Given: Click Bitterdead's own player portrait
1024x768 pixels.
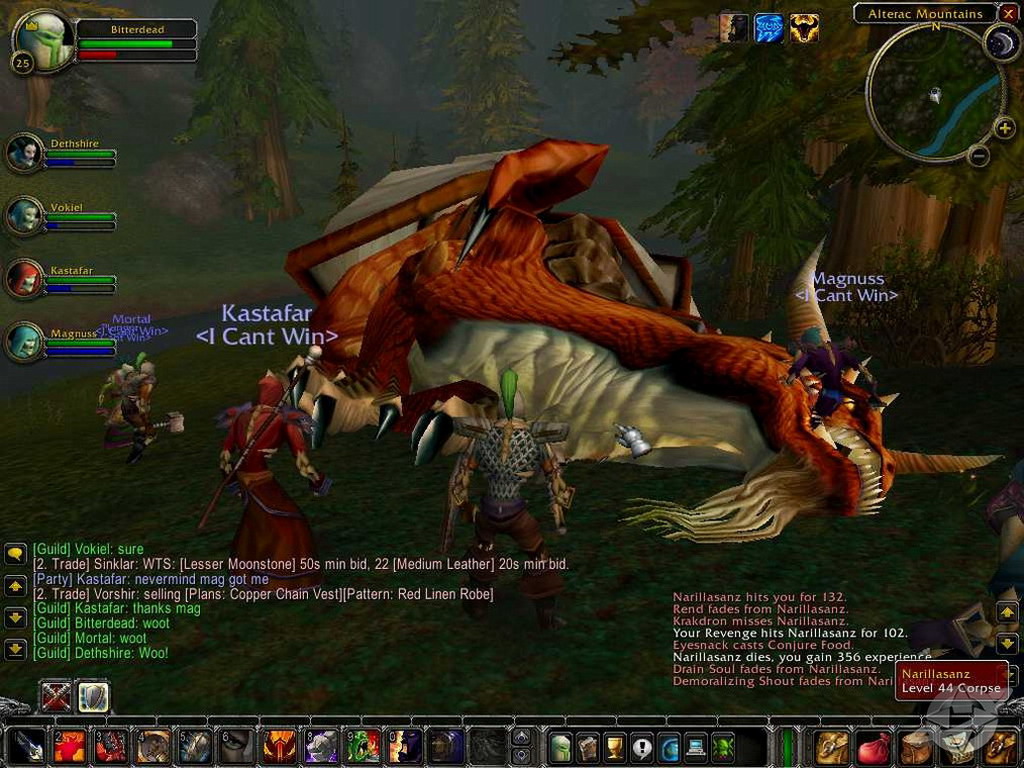Looking at the screenshot, I should pyautogui.click(x=42, y=40).
